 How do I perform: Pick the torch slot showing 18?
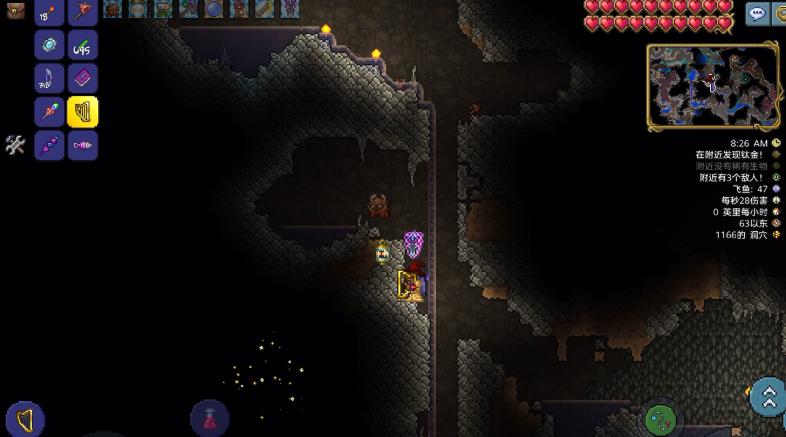(48, 12)
